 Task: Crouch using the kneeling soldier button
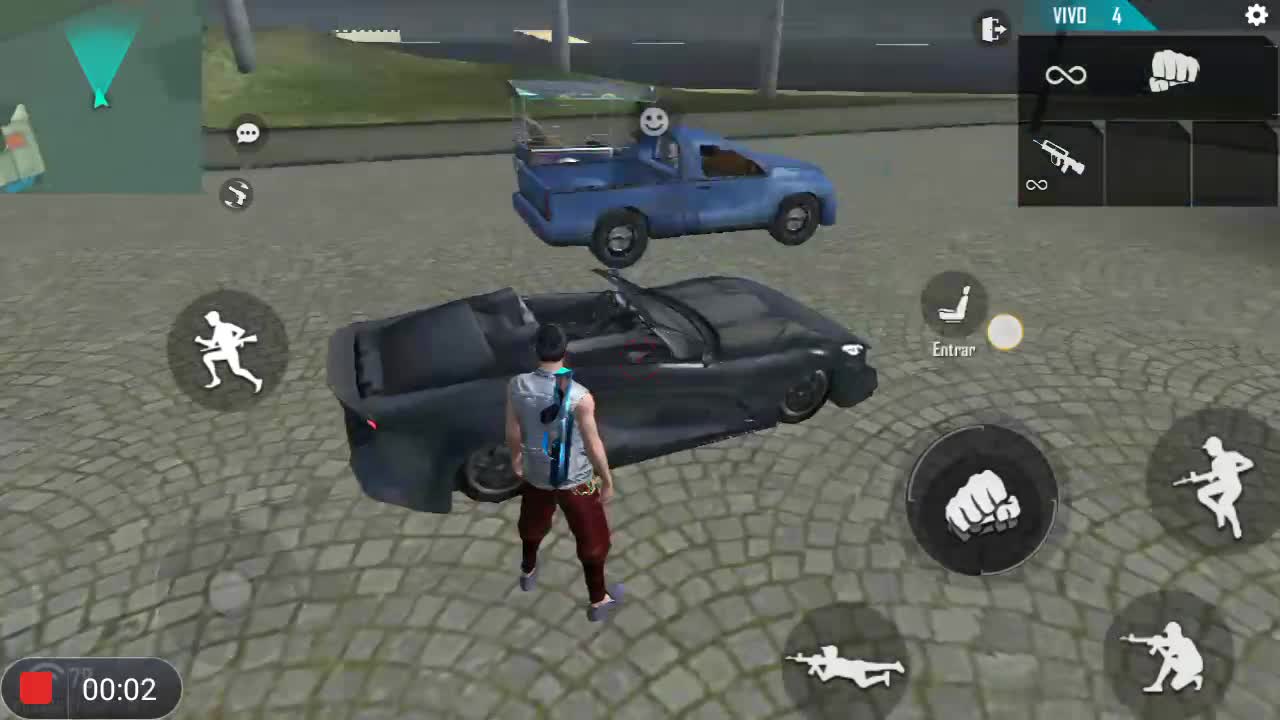coord(1168,653)
